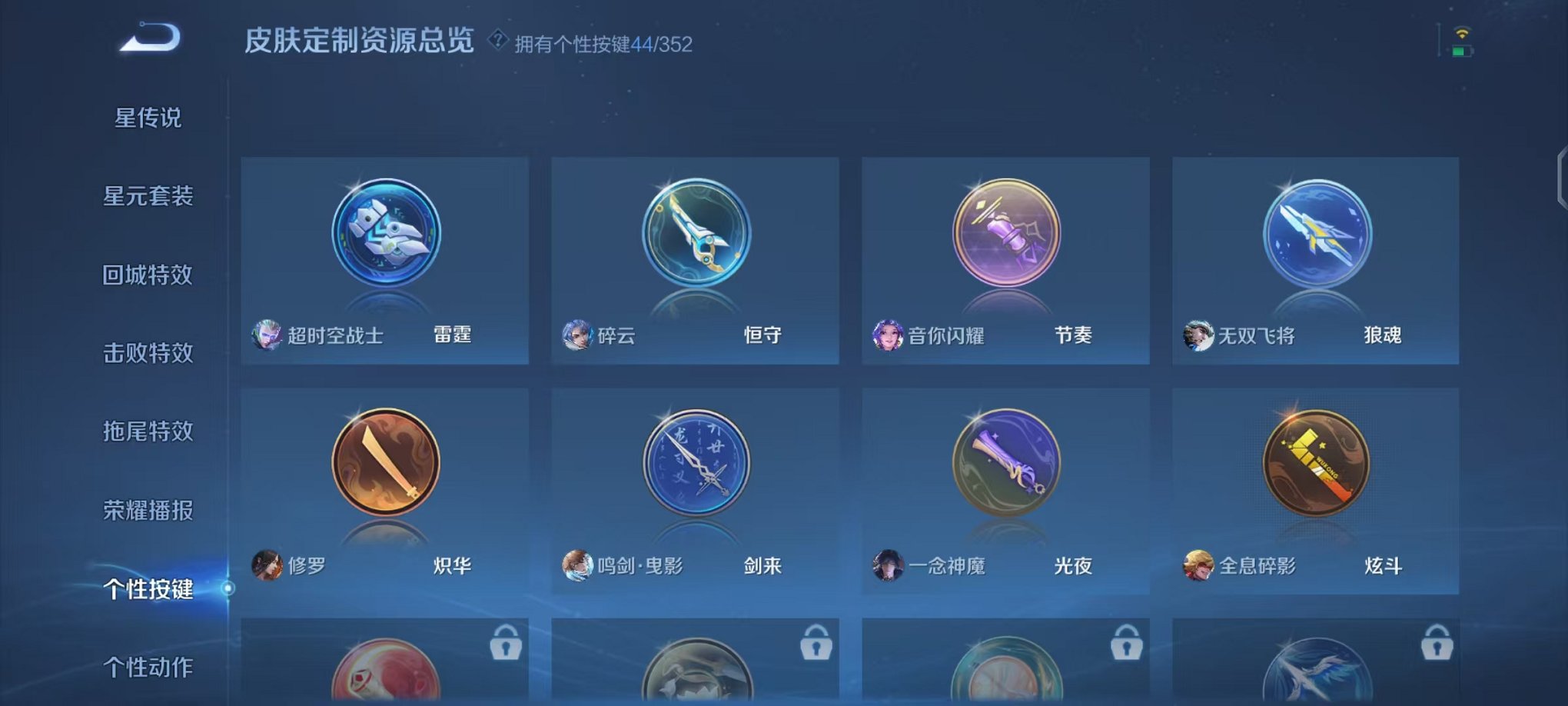Select the 雷霆 personality key icon
Image resolution: width=1568 pixels, height=706 pixels.
384,233
